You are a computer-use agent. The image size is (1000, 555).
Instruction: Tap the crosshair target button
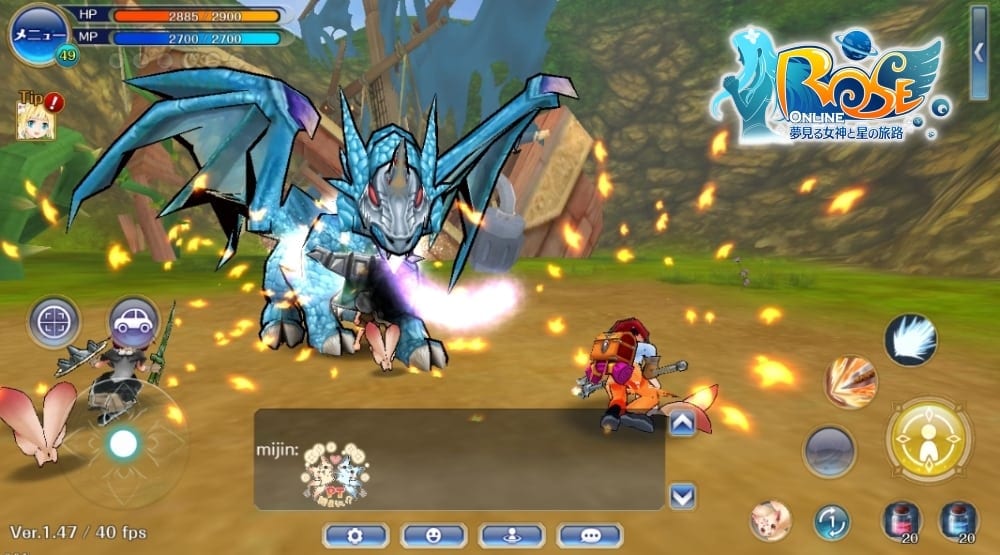pos(54,322)
